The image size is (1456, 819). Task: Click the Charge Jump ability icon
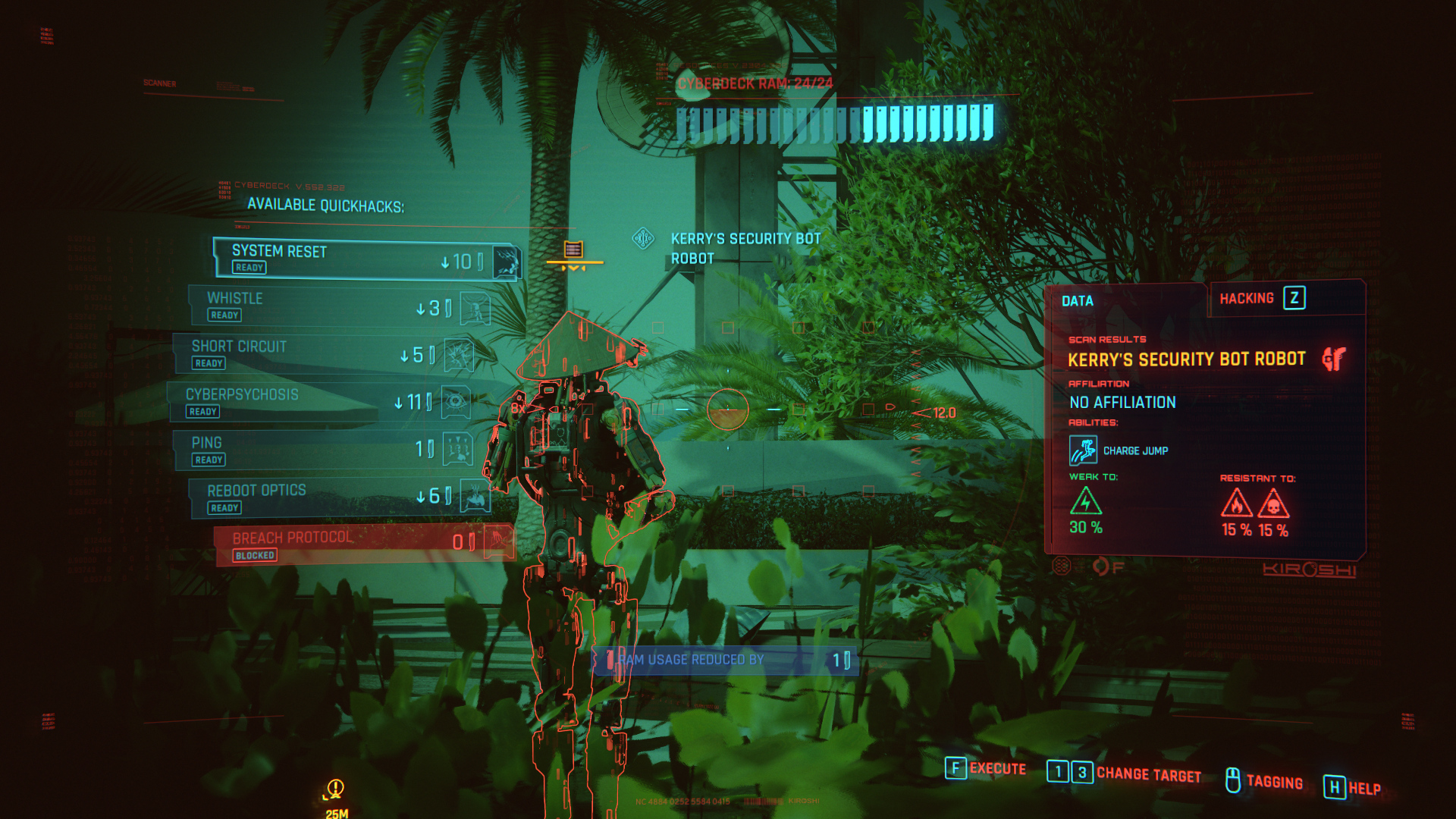[1083, 450]
